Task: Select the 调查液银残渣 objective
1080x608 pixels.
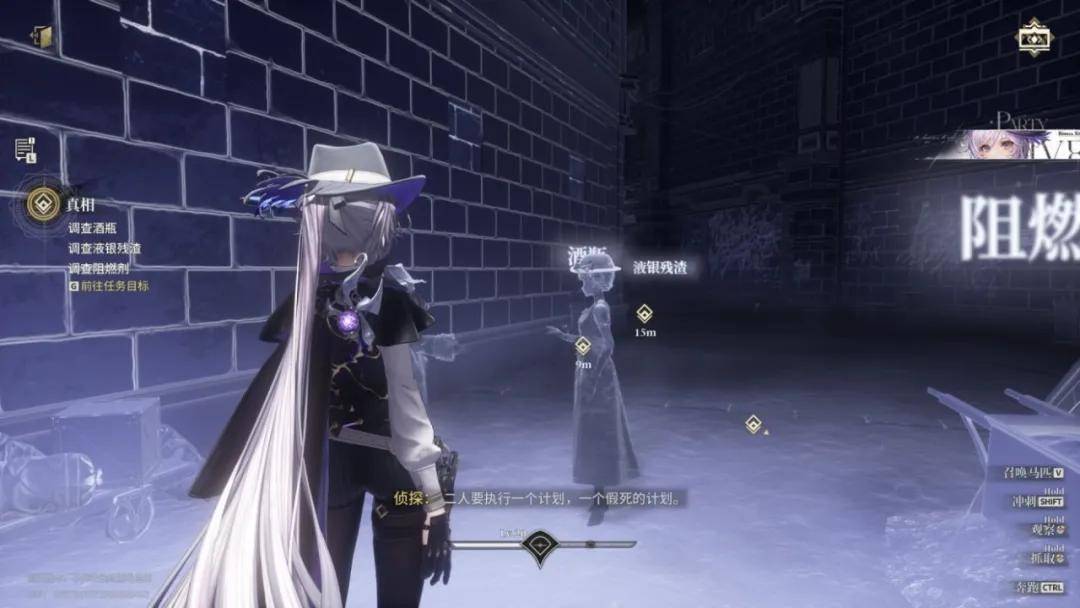Action: [x=104, y=248]
